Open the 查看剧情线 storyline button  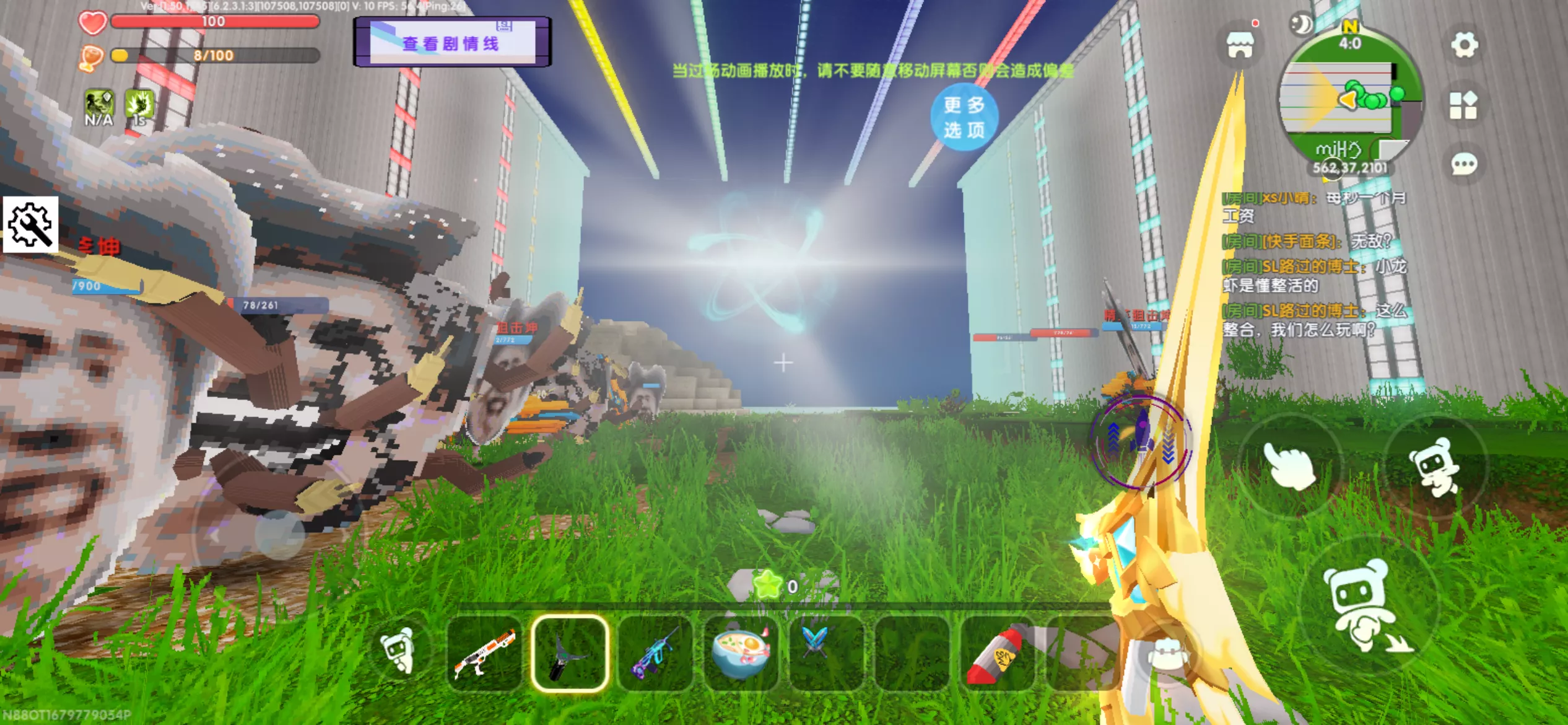pos(451,42)
